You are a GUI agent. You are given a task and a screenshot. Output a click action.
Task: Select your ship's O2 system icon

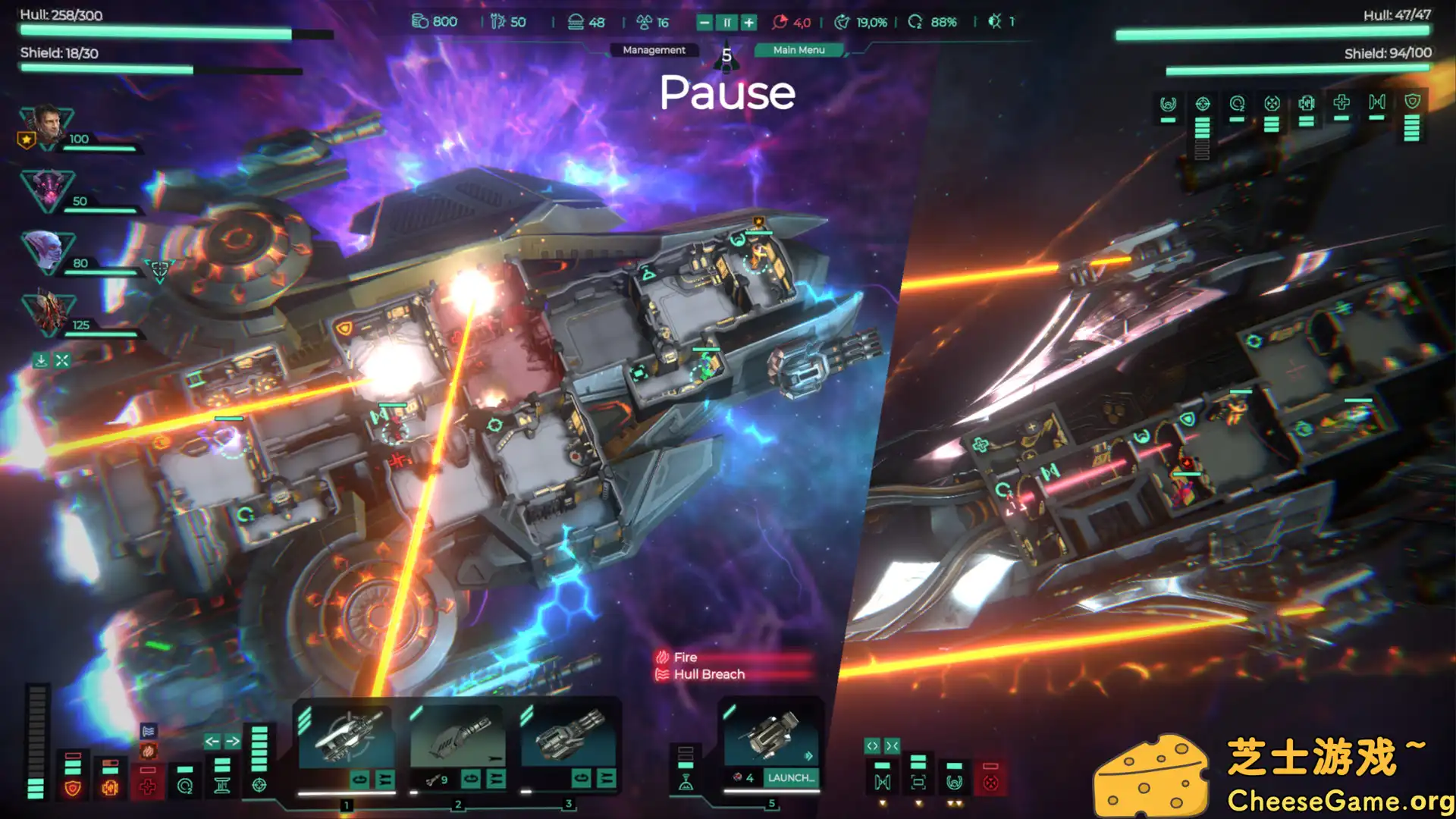(184, 787)
